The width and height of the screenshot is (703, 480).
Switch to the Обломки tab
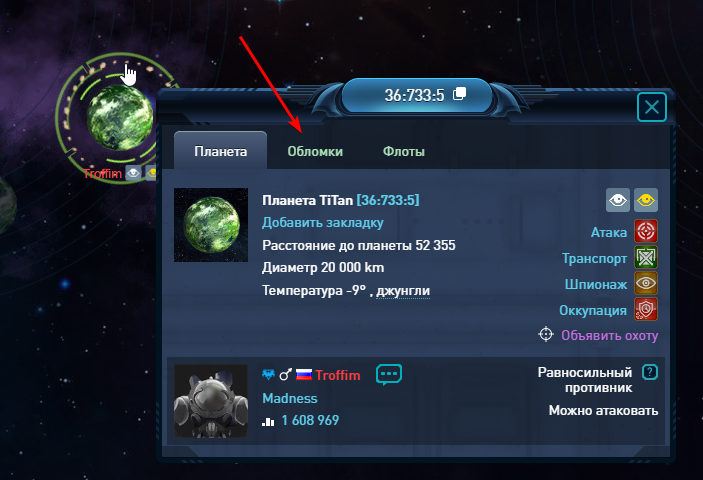coord(315,152)
